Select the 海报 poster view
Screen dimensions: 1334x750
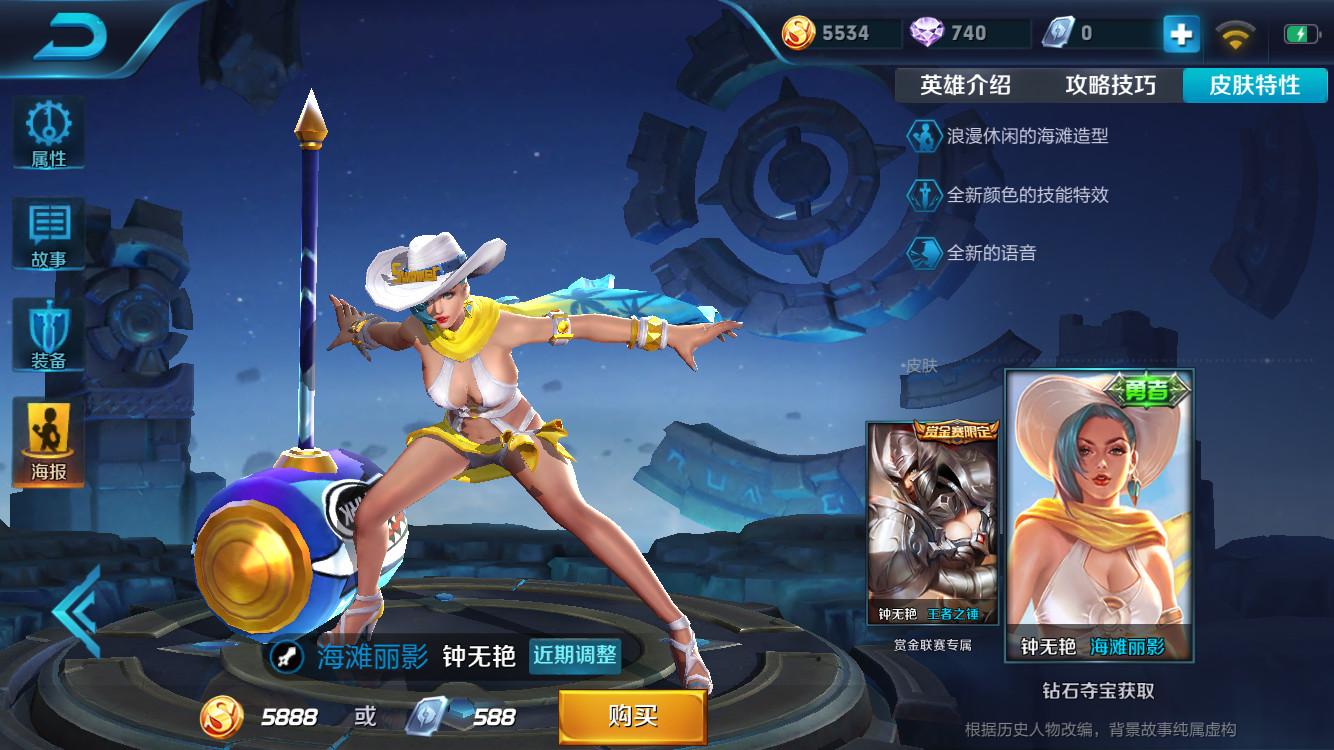48,442
